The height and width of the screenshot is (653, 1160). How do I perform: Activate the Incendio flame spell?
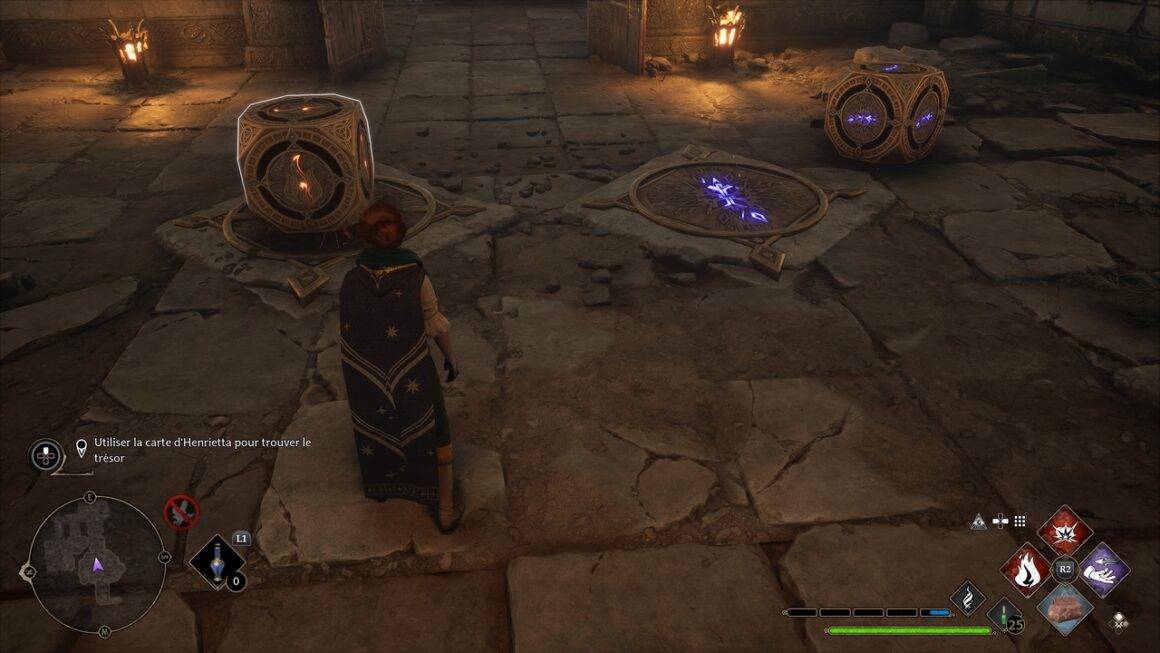[1025, 570]
